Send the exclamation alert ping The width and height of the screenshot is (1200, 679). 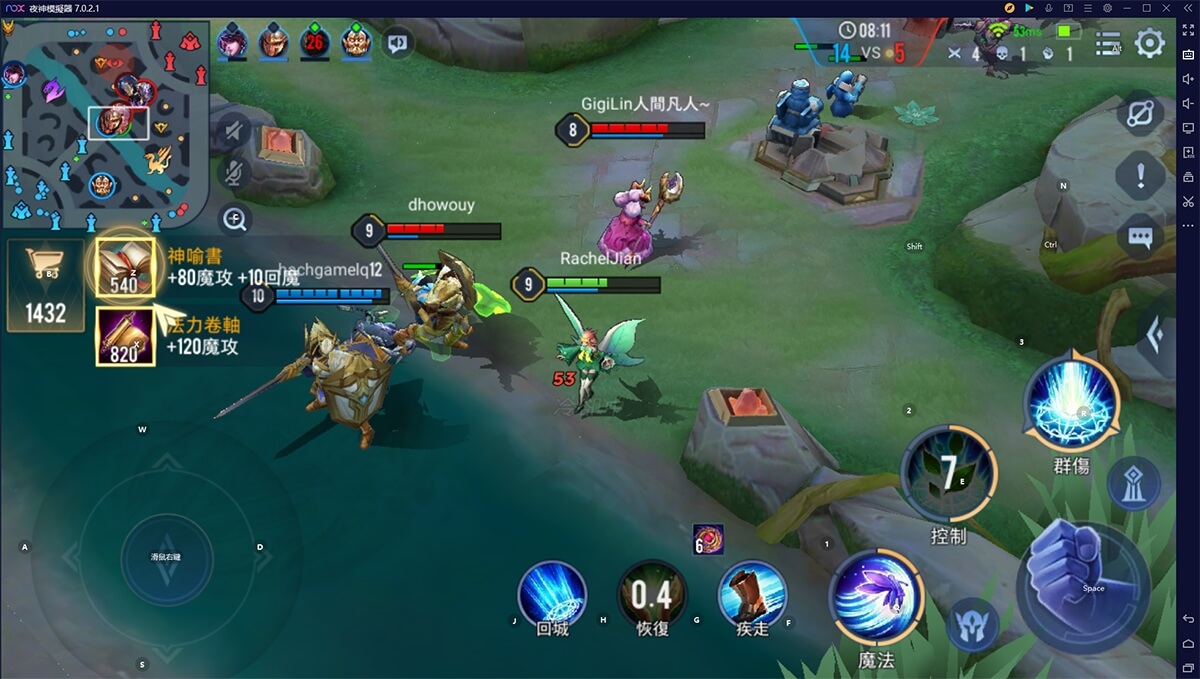tap(1140, 177)
